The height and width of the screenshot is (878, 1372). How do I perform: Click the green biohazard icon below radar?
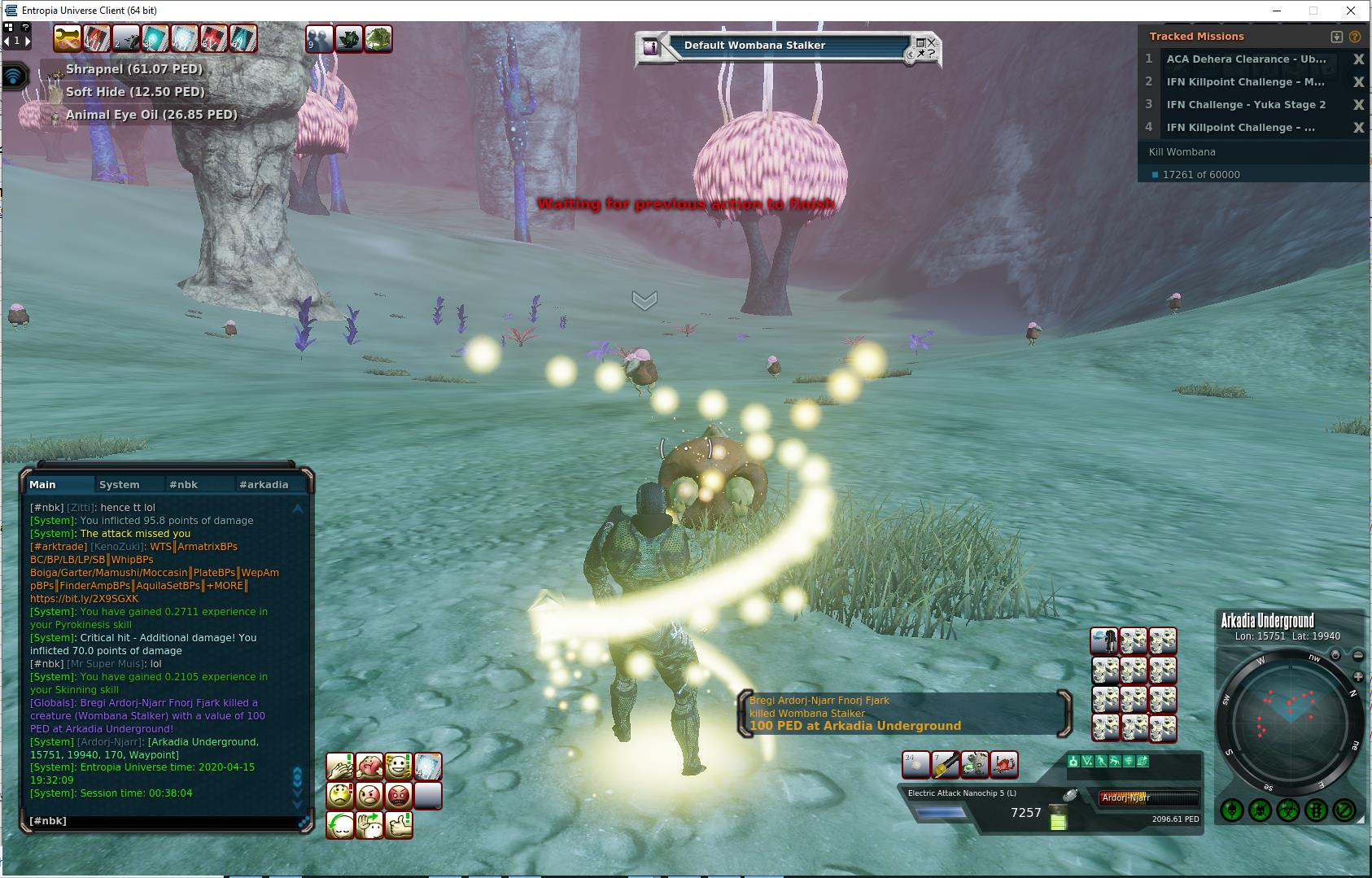coord(1288,810)
